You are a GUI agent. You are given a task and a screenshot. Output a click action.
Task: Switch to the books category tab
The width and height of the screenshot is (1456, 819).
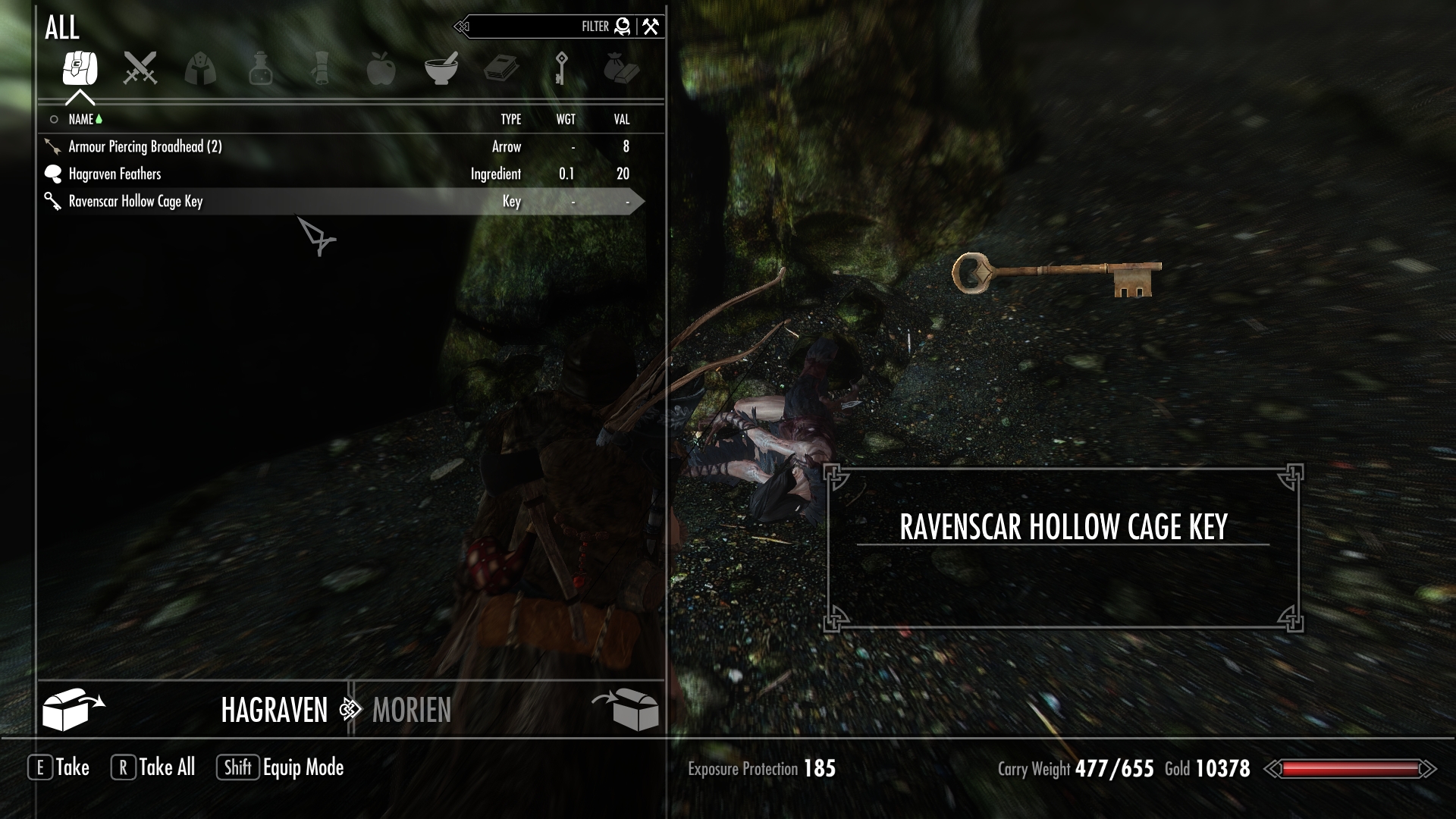click(x=501, y=68)
